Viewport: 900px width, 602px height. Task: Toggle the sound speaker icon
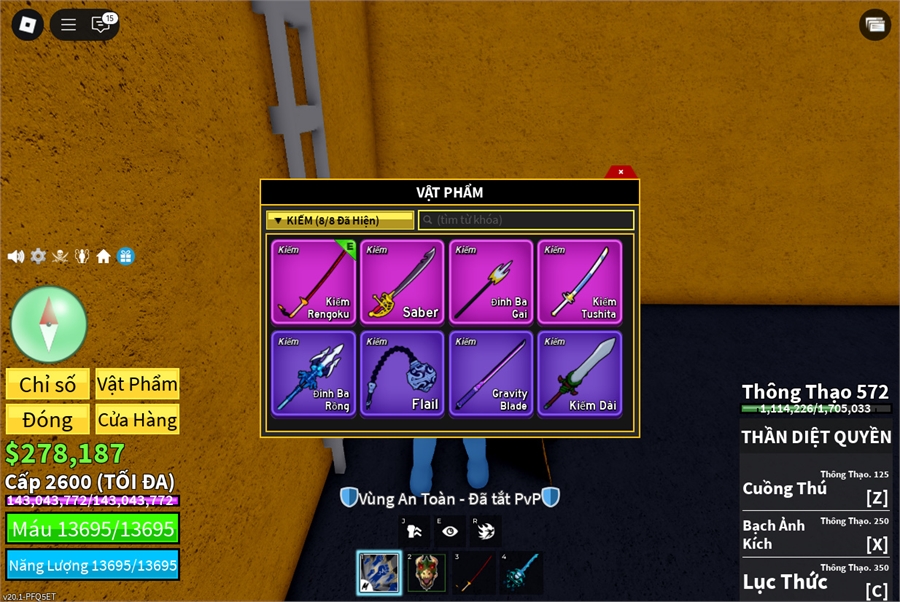(16, 256)
